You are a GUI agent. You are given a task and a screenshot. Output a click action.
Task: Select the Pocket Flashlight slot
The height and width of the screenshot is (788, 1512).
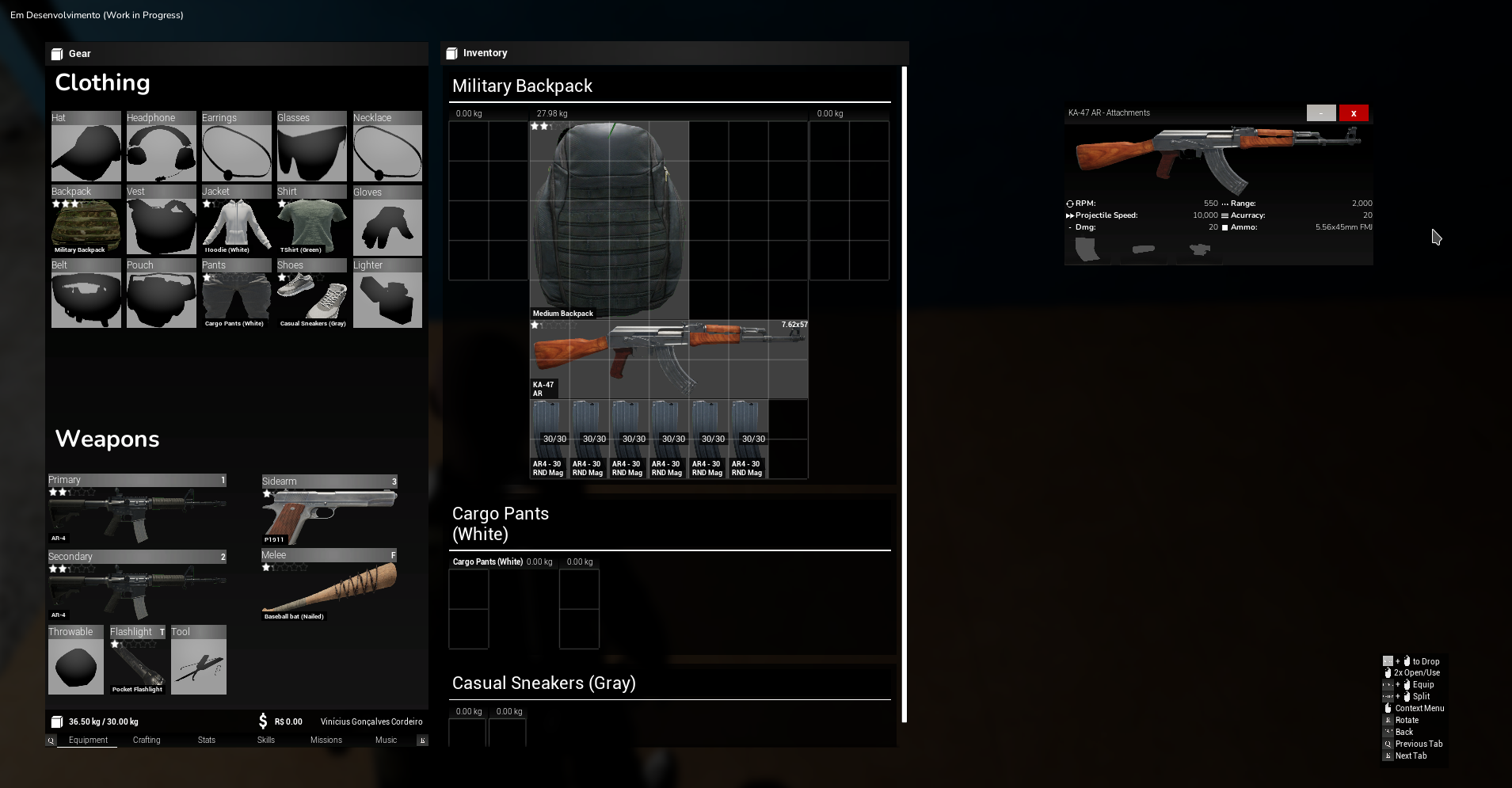[x=138, y=662]
